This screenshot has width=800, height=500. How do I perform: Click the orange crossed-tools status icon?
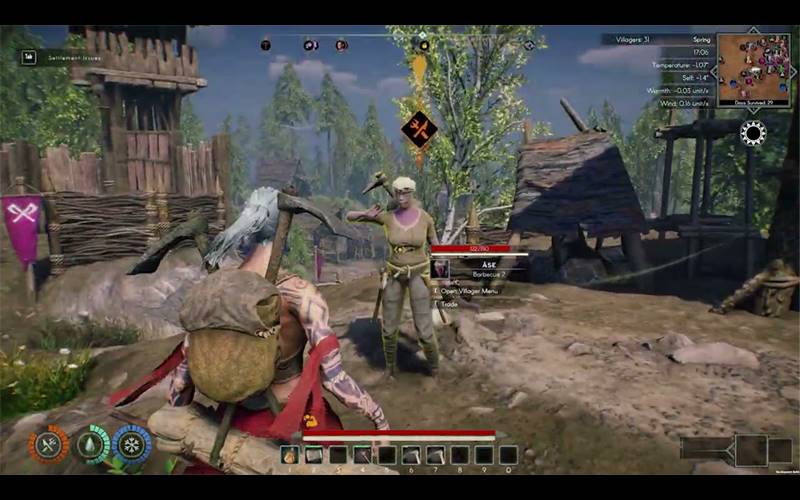(x=48, y=444)
